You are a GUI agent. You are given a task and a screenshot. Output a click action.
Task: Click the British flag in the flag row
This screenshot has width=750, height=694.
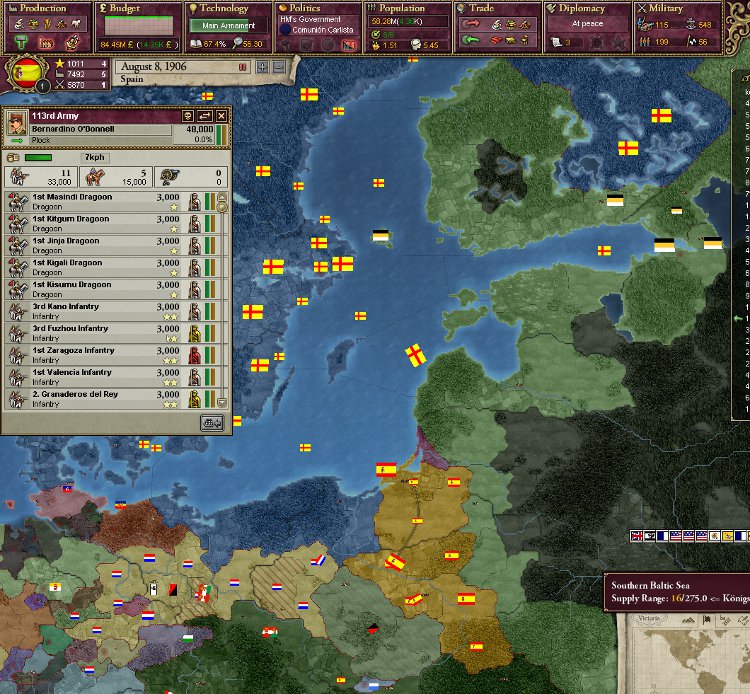coord(636,536)
